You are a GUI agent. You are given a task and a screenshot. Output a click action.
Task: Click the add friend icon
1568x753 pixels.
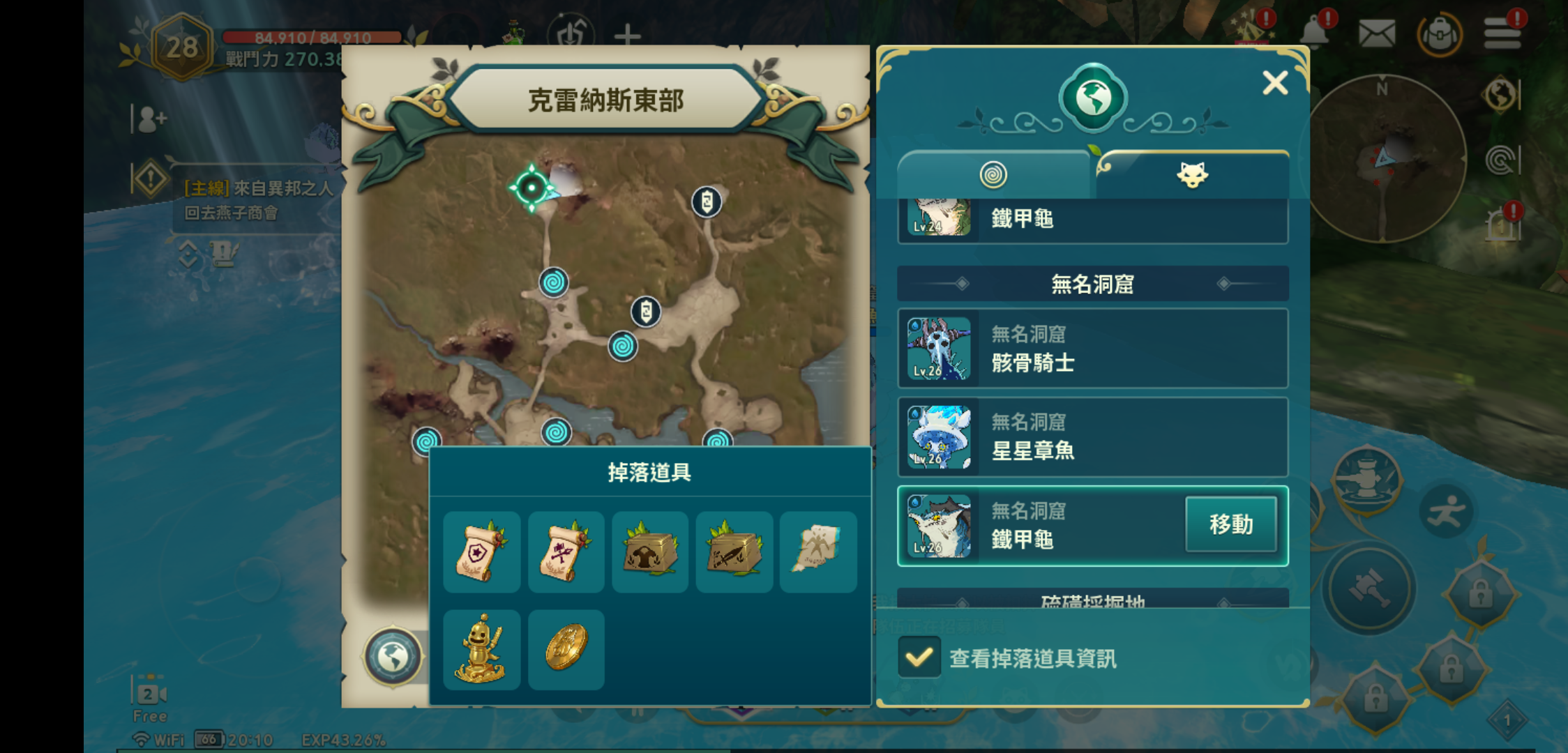[x=150, y=120]
